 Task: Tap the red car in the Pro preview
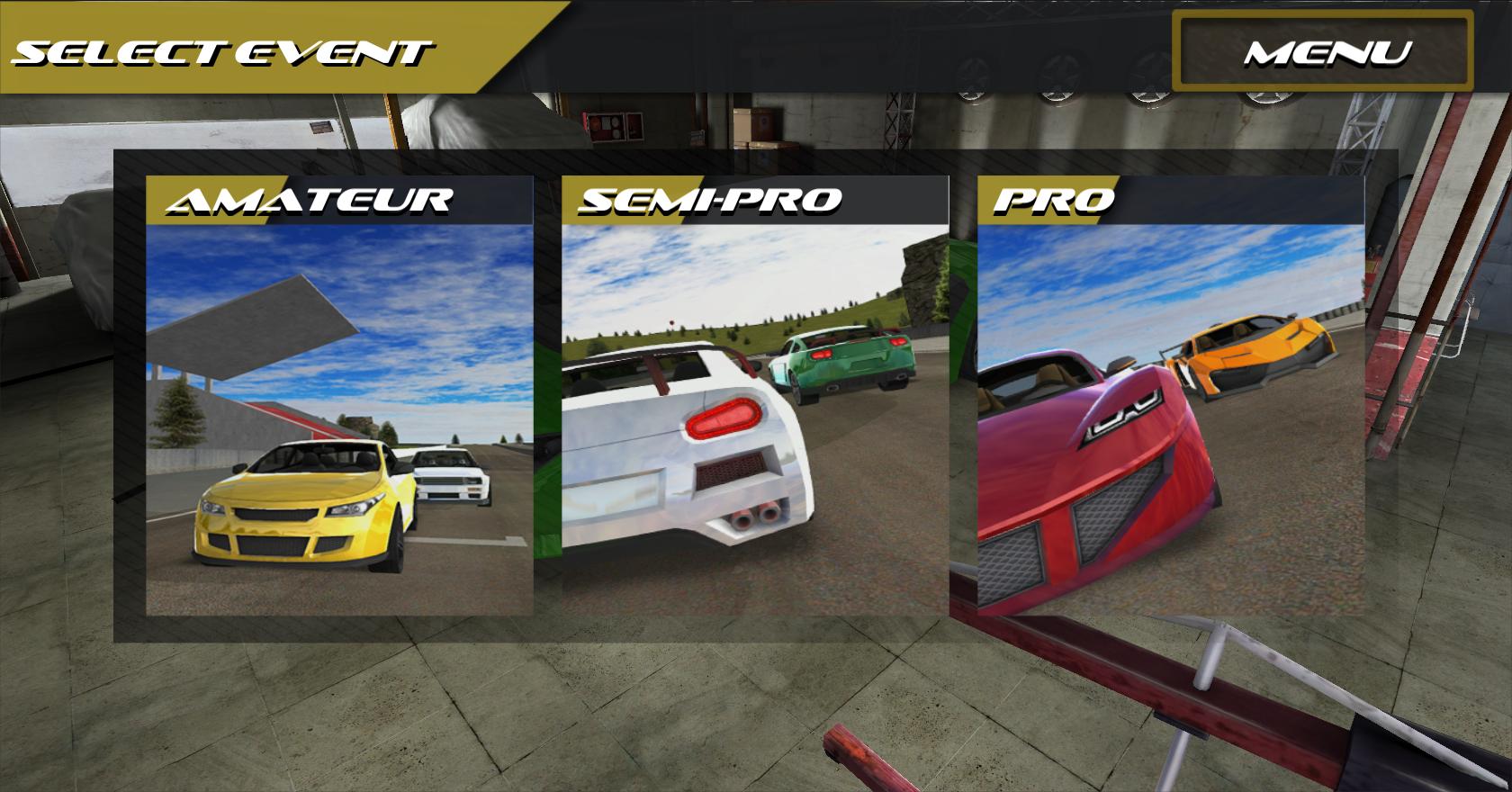[1089, 468]
